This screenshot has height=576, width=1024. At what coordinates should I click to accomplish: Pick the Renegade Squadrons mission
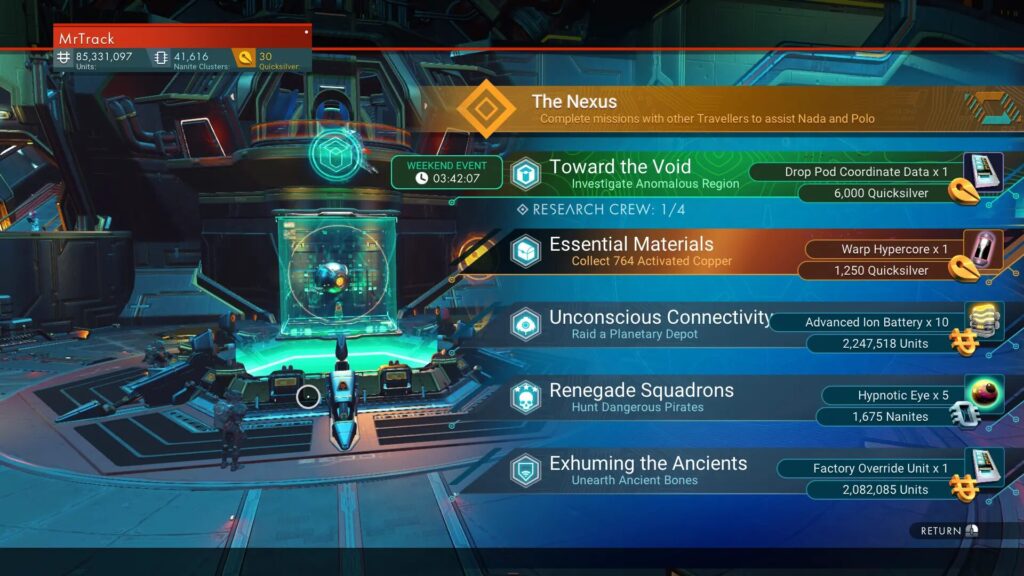click(x=640, y=397)
